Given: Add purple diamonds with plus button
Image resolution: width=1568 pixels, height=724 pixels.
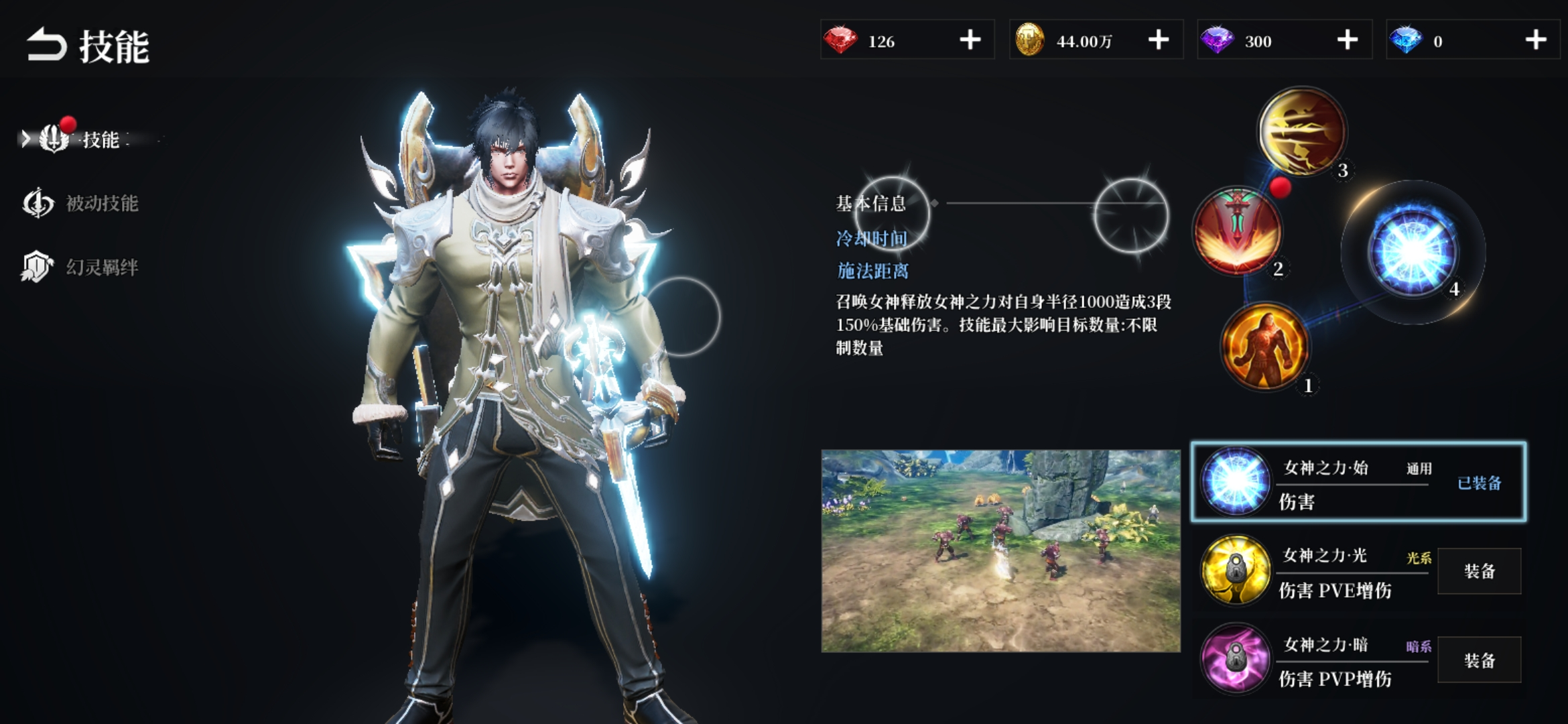Looking at the screenshot, I should (x=1347, y=40).
